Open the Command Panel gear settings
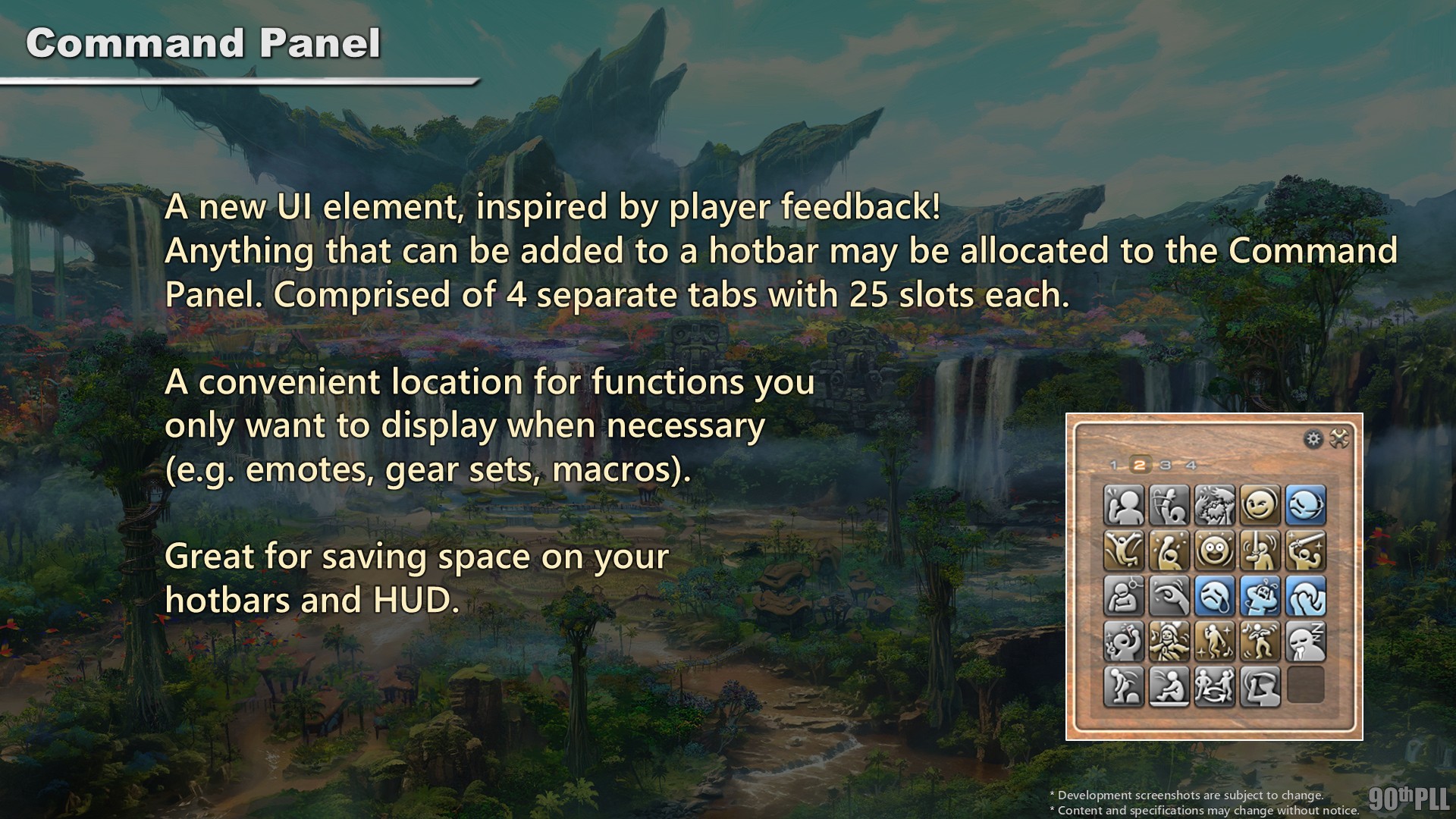This screenshot has height=819, width=1456. [x=1313, y=439]
